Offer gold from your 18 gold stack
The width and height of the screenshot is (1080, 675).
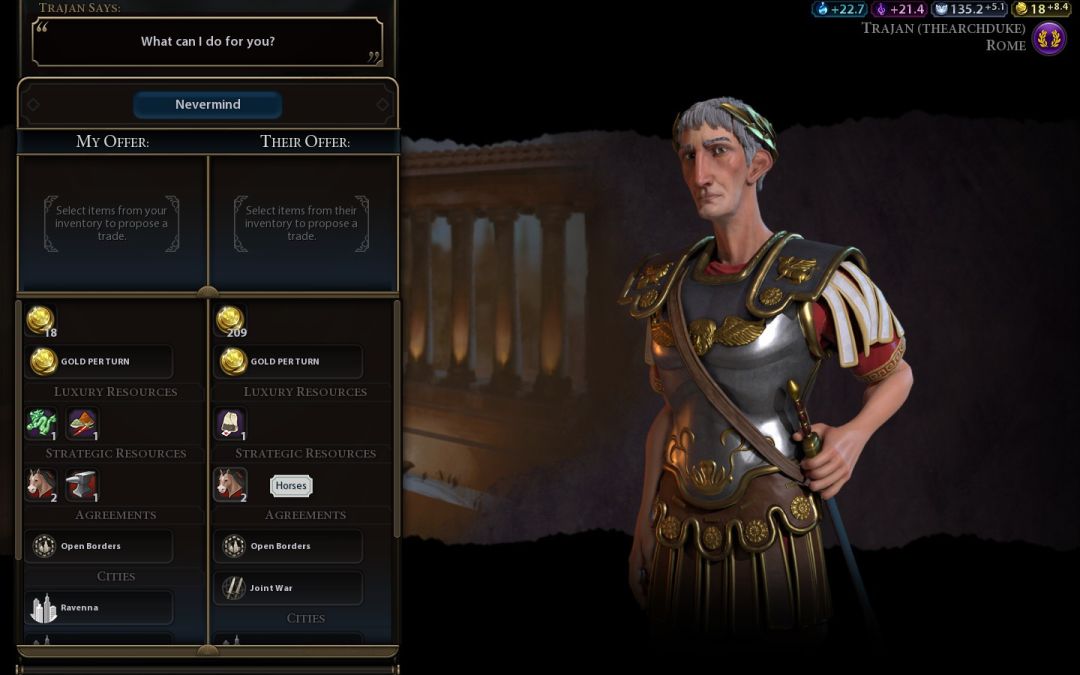pyautogui.click(x=39, y=320)
